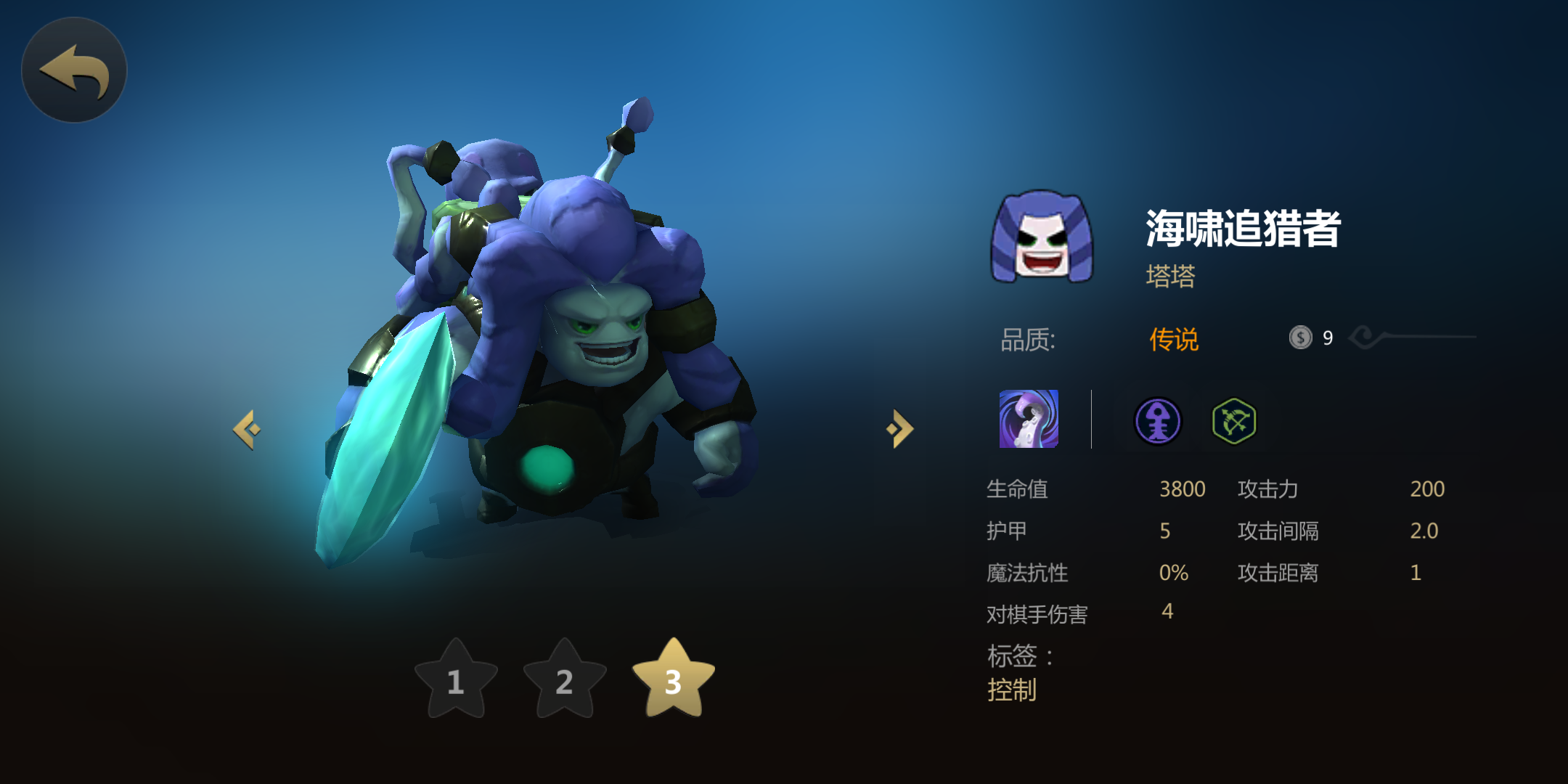
Task: Click the 控制 tag link
Action: tap(1013, 691)
